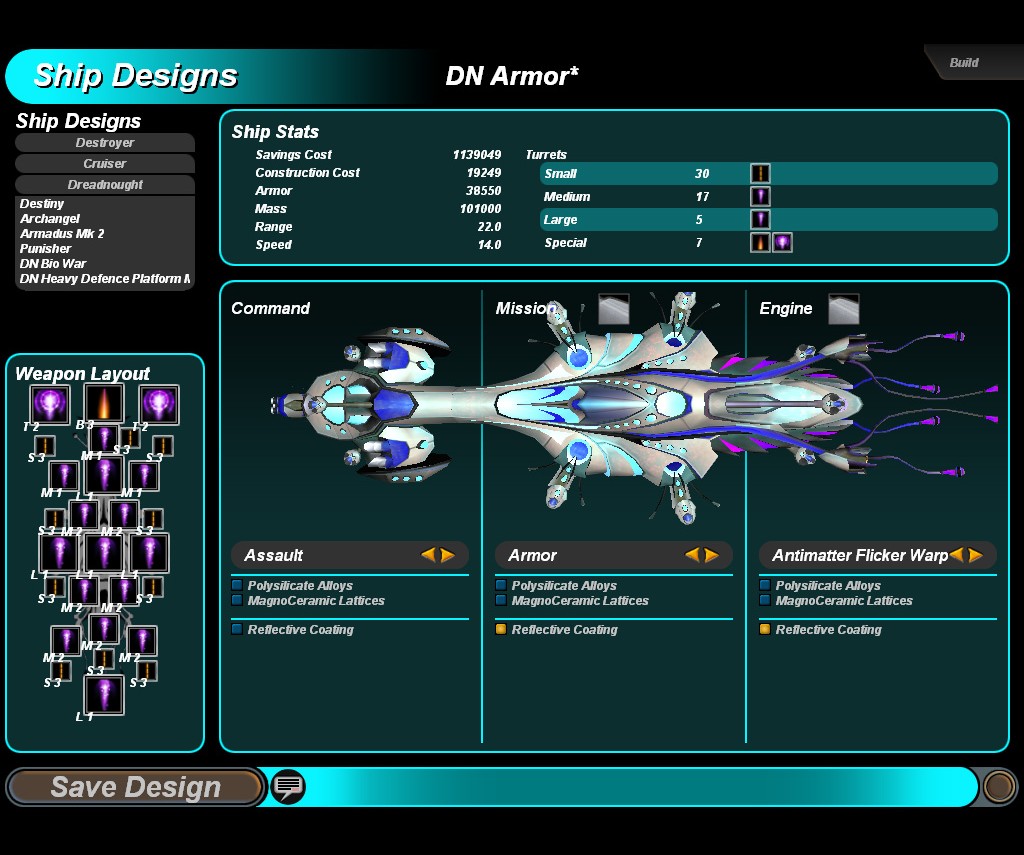Toggle Reflective Coating on Command section
The width and height of the screenshot is (1024, 855).
pos(238,630)
